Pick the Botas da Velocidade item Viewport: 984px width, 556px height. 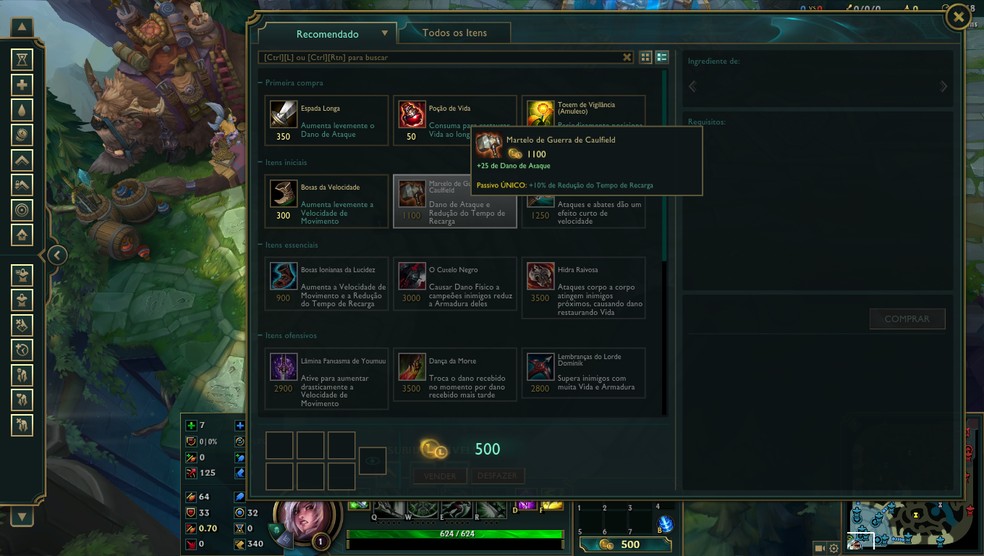[x=327, y=201]
